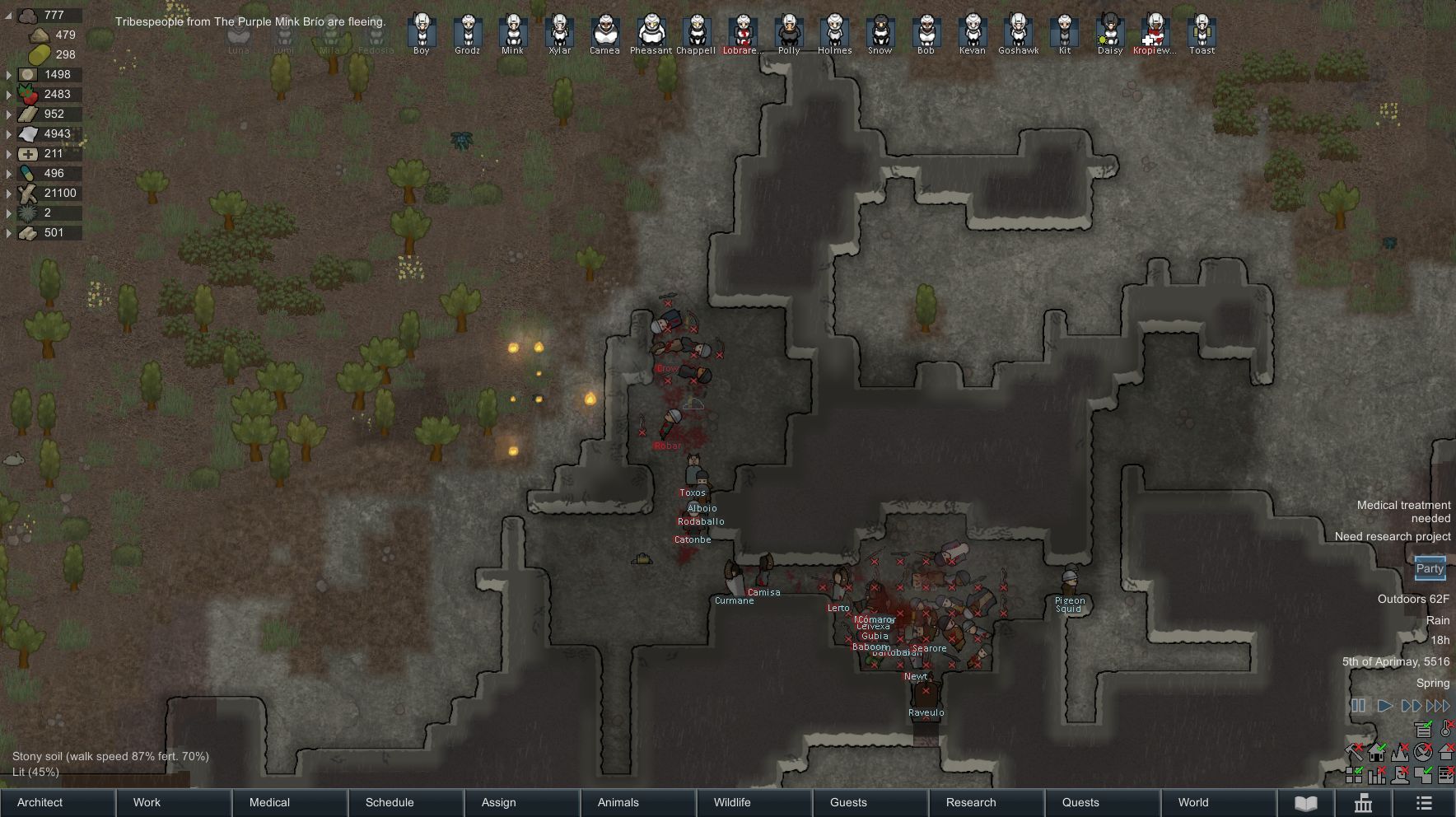
Task: Open the main menu list icon
Action: pyautogui.click(x=1424, y=803)
